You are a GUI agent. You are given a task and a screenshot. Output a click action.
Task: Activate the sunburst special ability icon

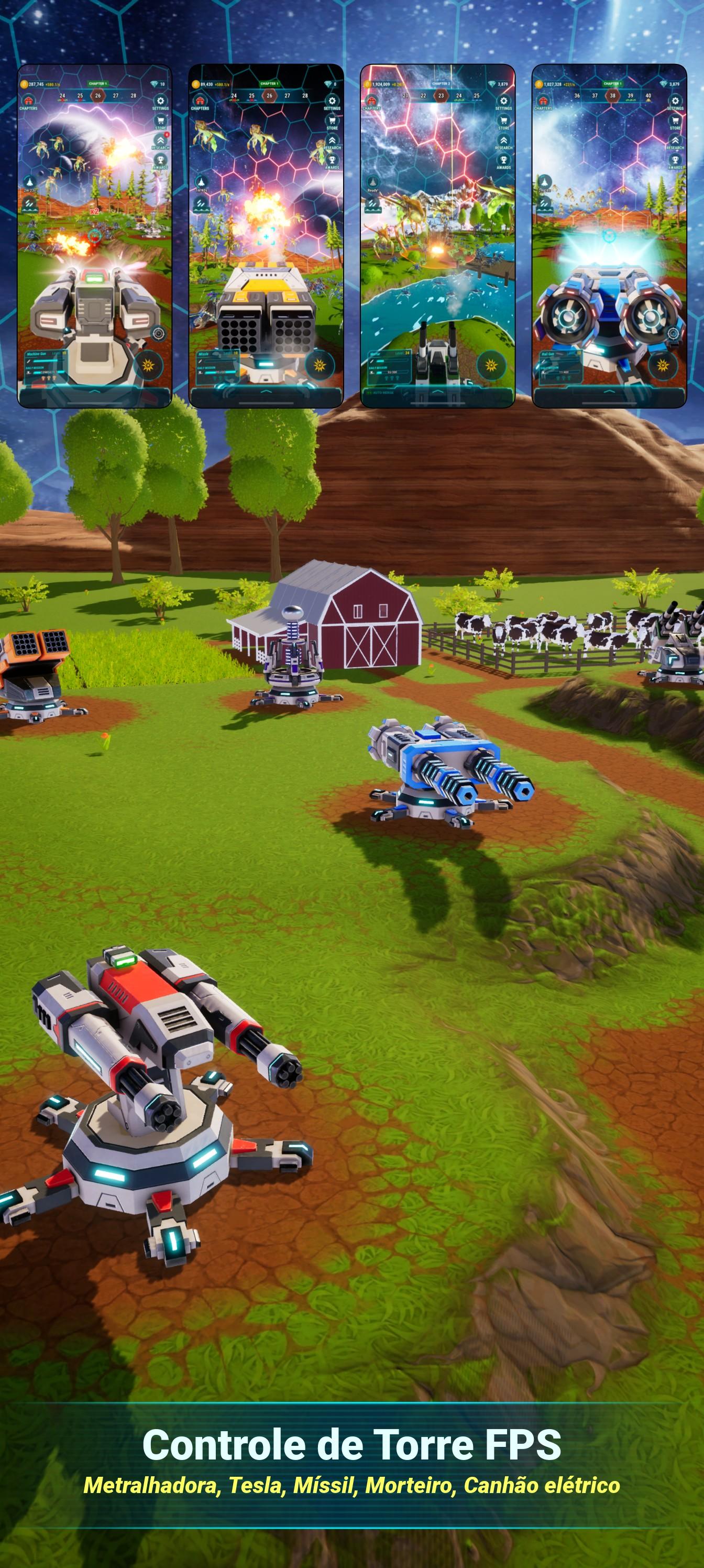point(148,365)
